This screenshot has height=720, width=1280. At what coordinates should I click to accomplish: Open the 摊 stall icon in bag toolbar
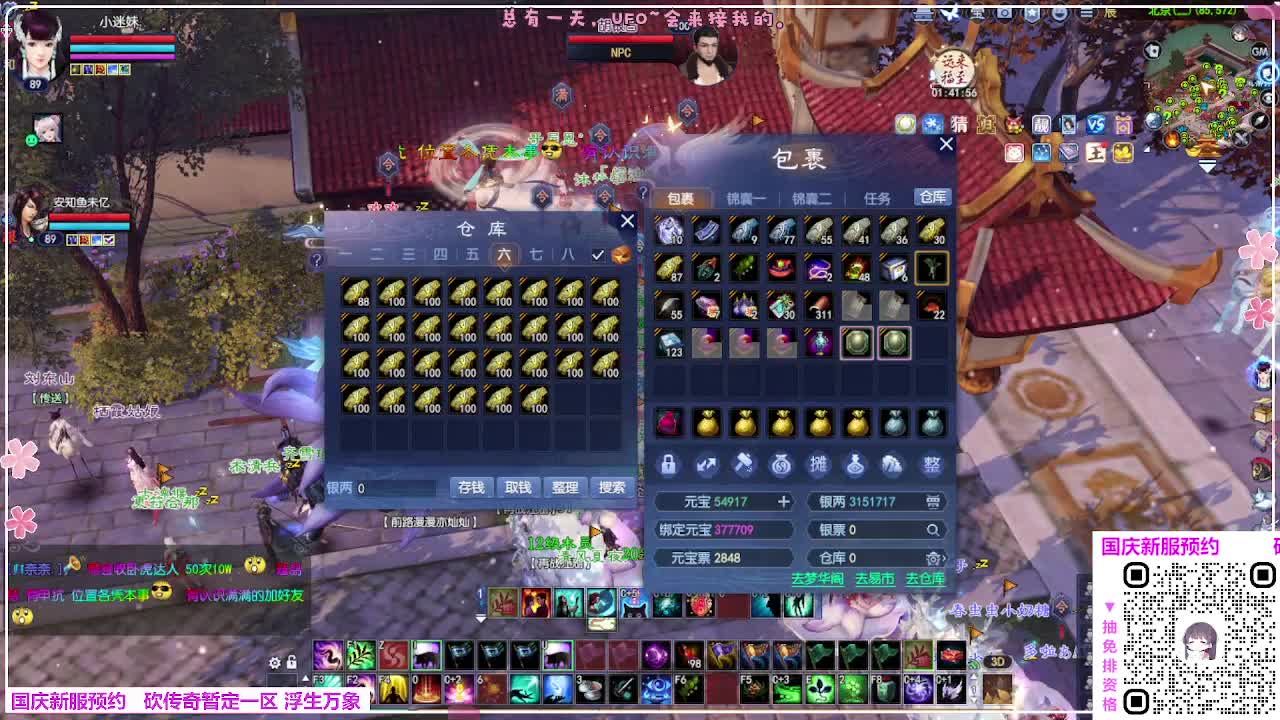pyautogui.click(x=819, y=465)
